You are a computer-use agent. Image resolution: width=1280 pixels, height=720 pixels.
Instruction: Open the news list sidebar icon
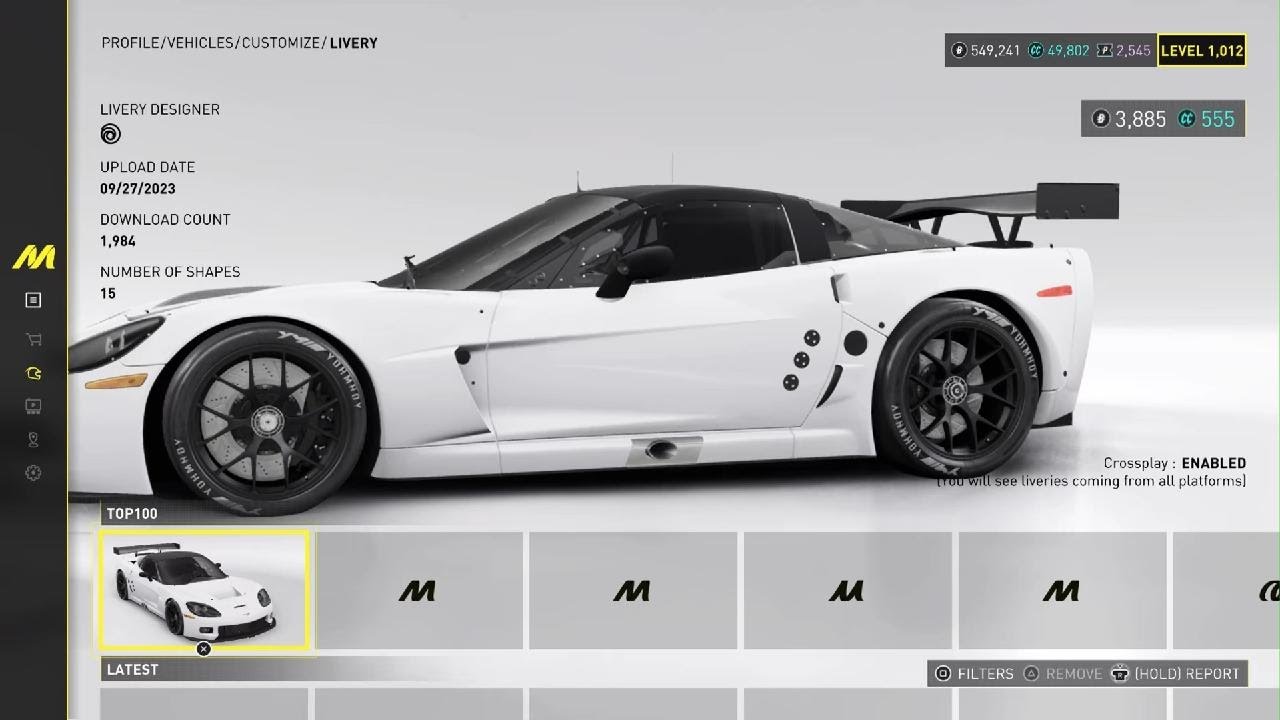(x=33, y=300)
